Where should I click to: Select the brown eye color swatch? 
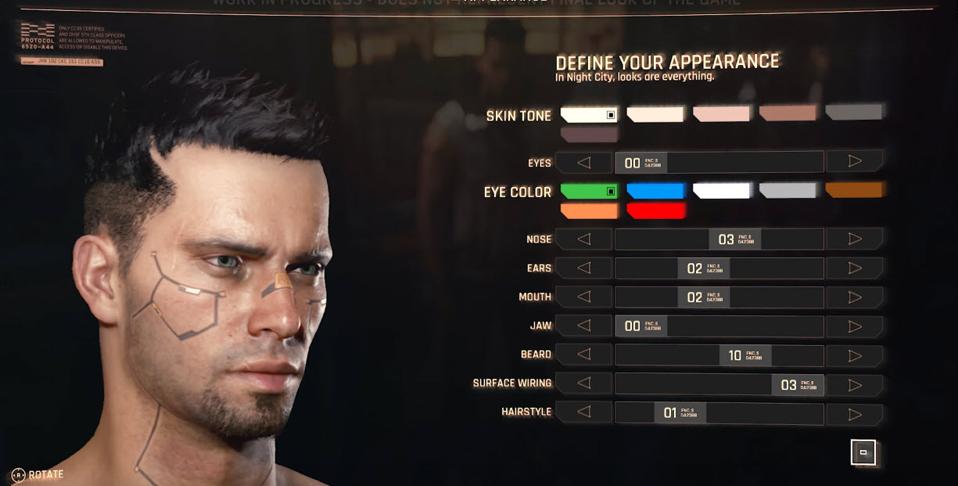click(855, 190)
